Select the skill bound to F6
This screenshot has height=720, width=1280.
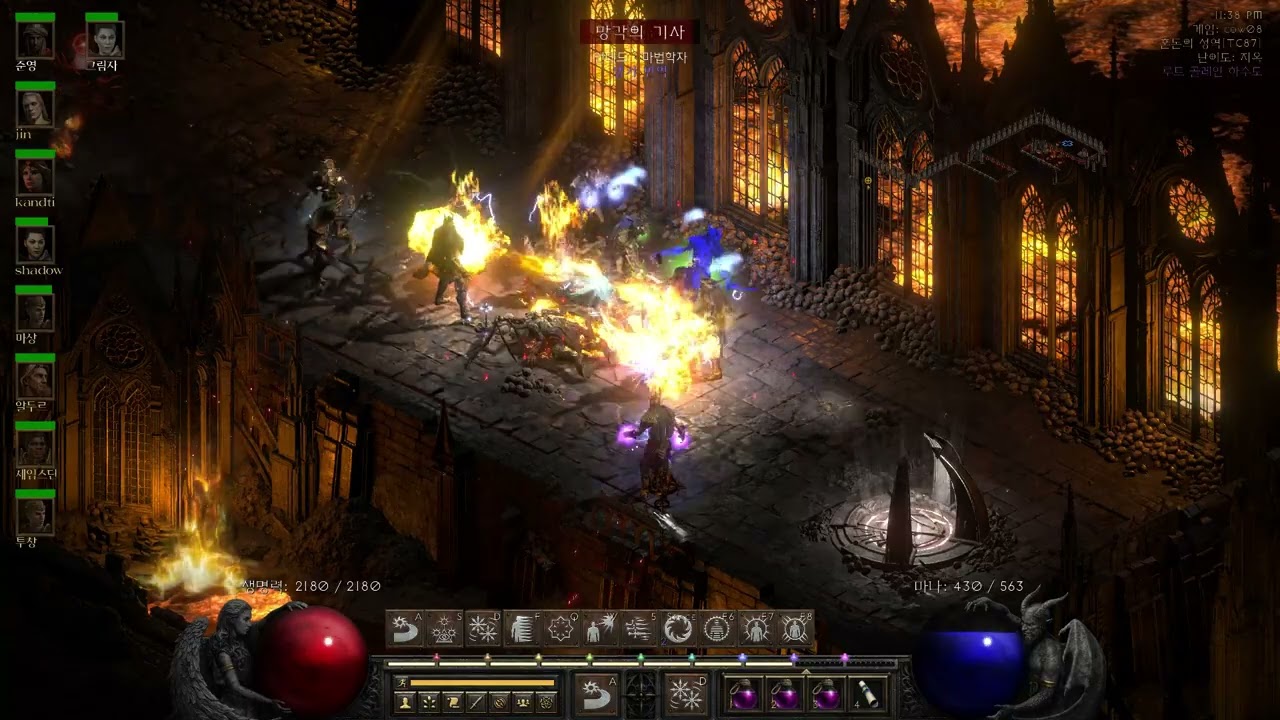click(x=717, y=629)
